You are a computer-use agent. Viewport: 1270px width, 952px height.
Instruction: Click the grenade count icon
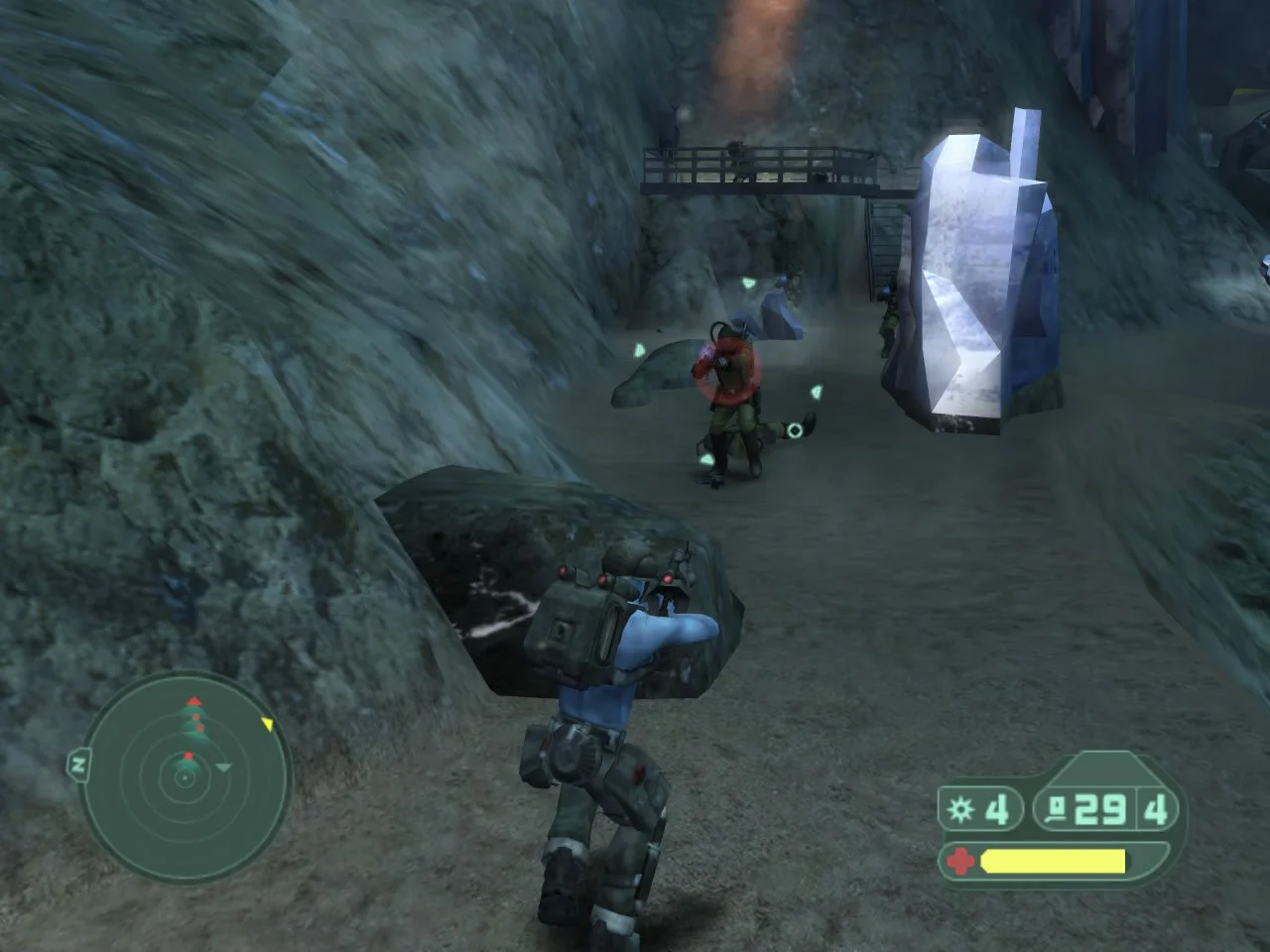960,808
